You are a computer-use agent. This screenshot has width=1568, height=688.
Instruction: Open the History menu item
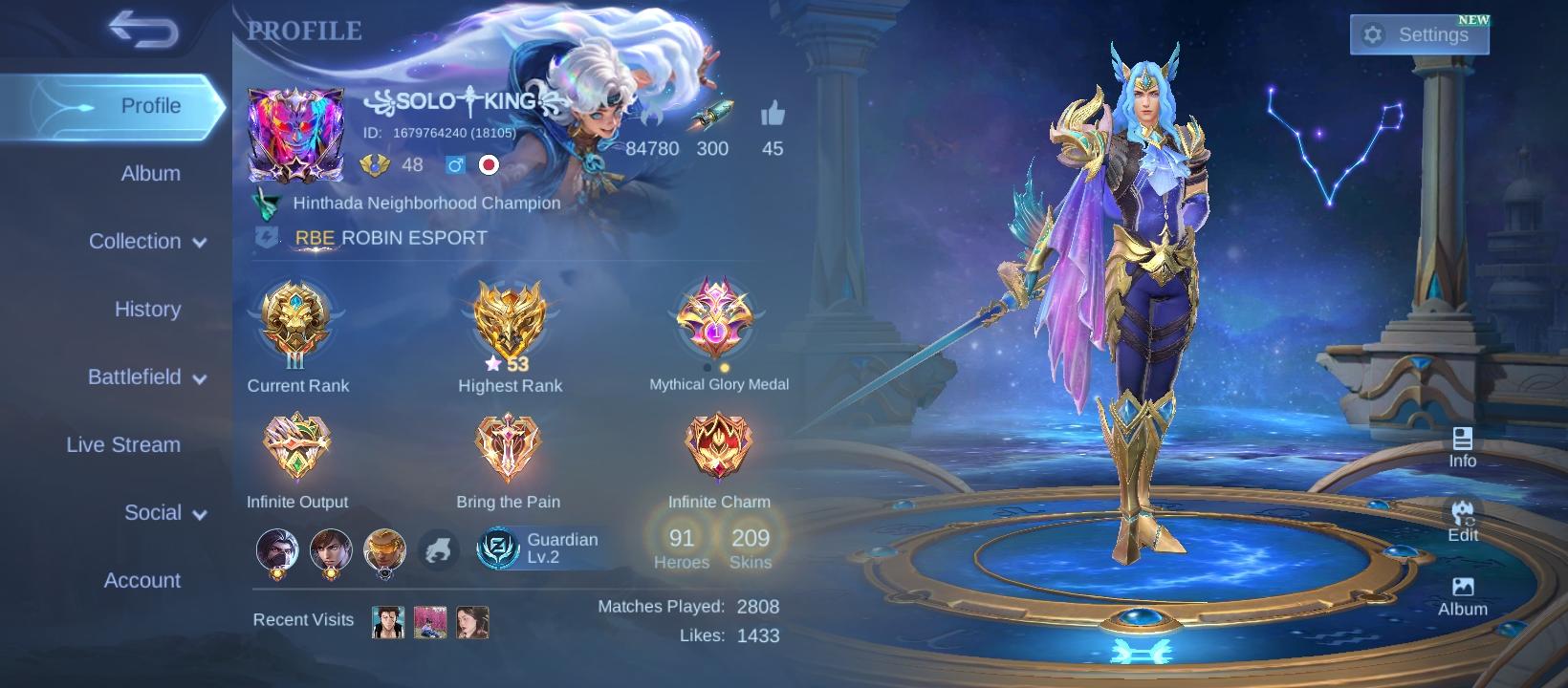point(147,309)
